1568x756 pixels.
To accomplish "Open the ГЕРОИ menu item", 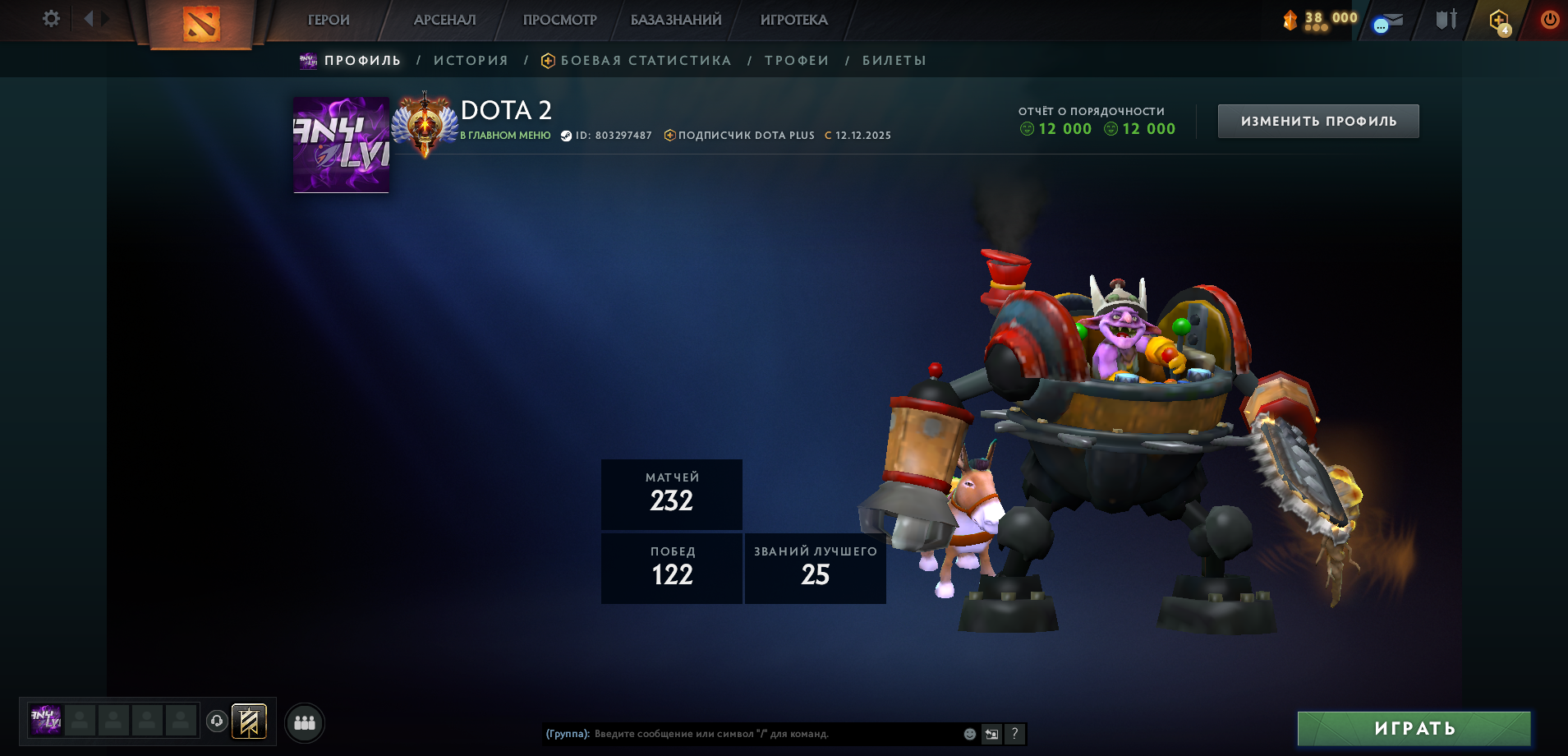I will tap(328, 20).
